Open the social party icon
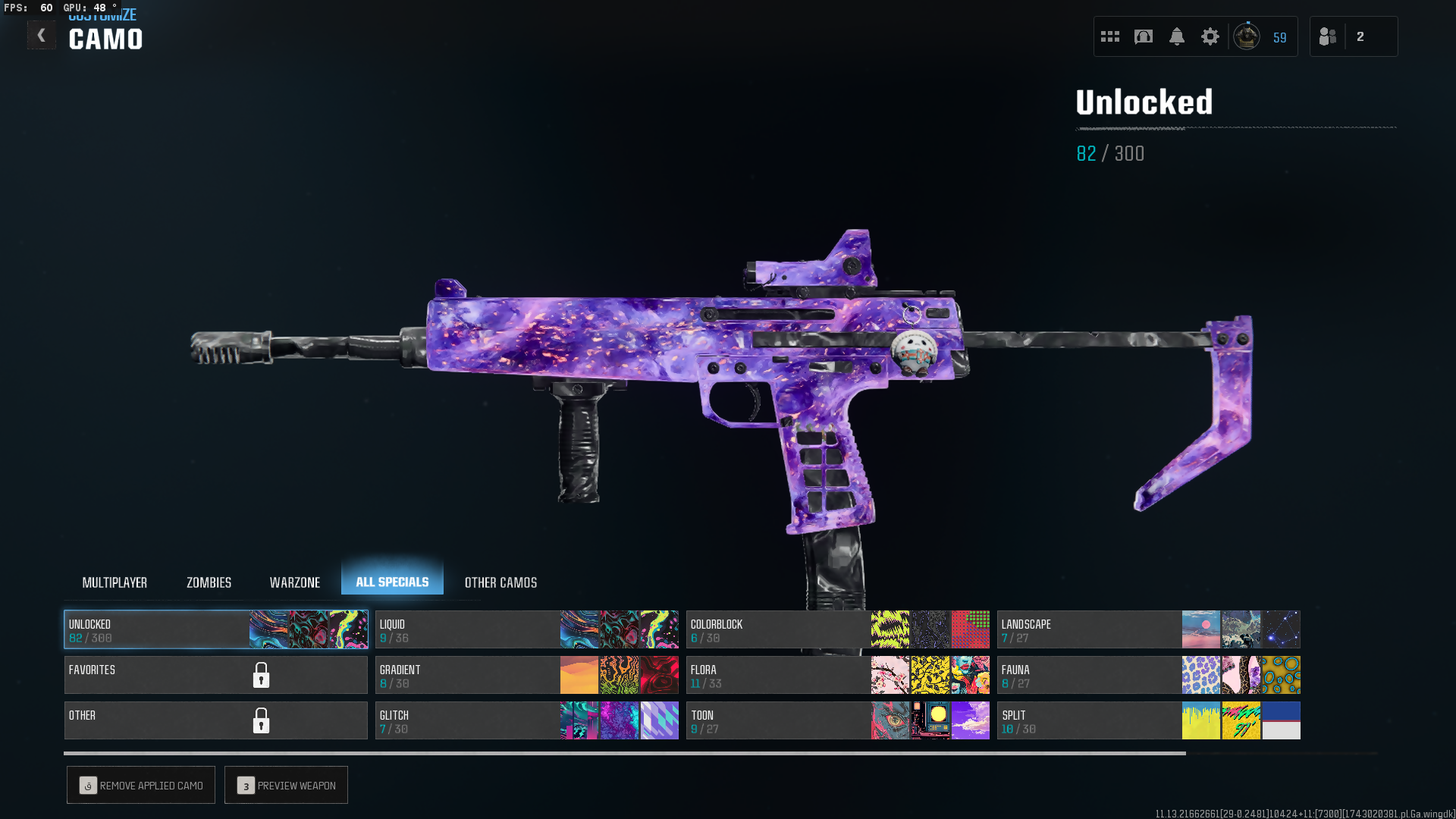The image size is (1456, 819). tap(1328, 36)
